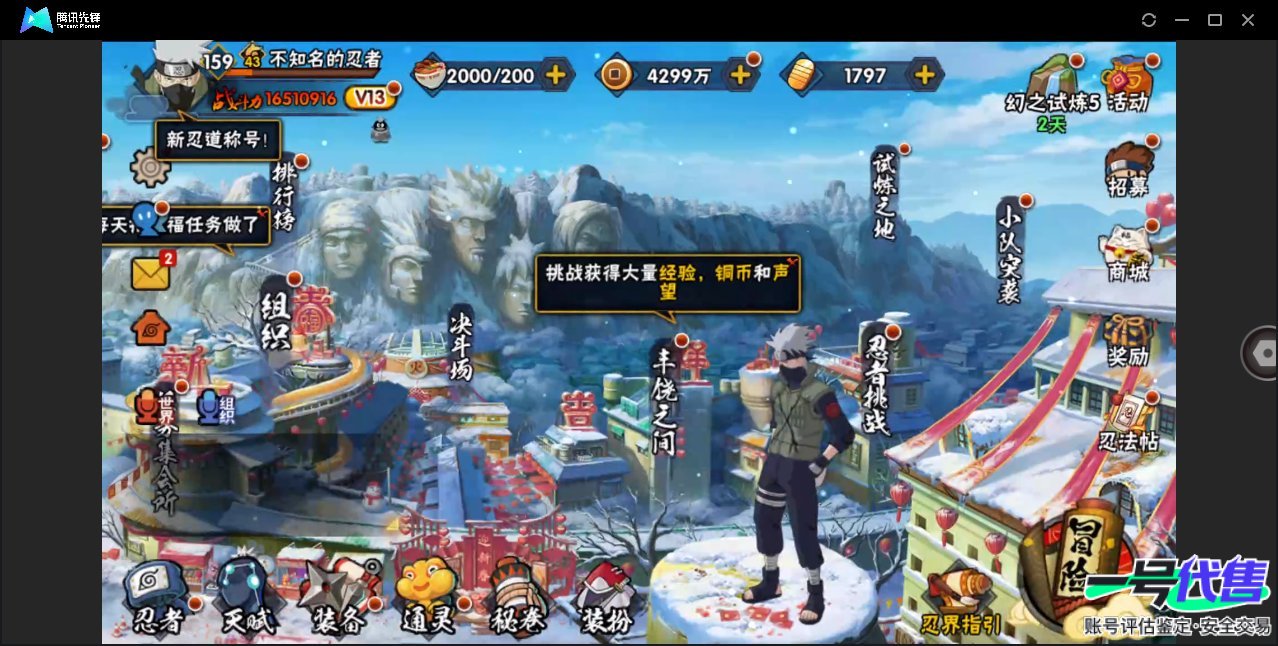Viewport: 1278px width, 646px height.
Task: Open the 商城 shop
Action: 1128,253
